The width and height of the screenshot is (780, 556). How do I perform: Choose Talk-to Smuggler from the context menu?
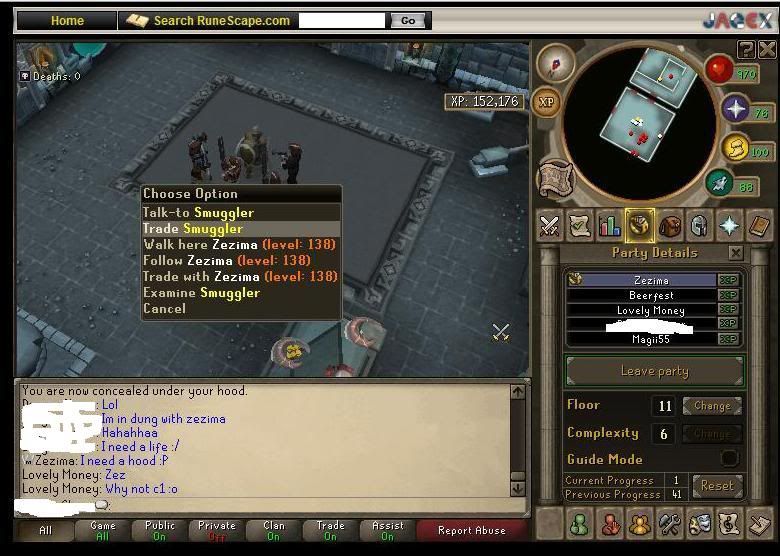click(x=199, y=213)
